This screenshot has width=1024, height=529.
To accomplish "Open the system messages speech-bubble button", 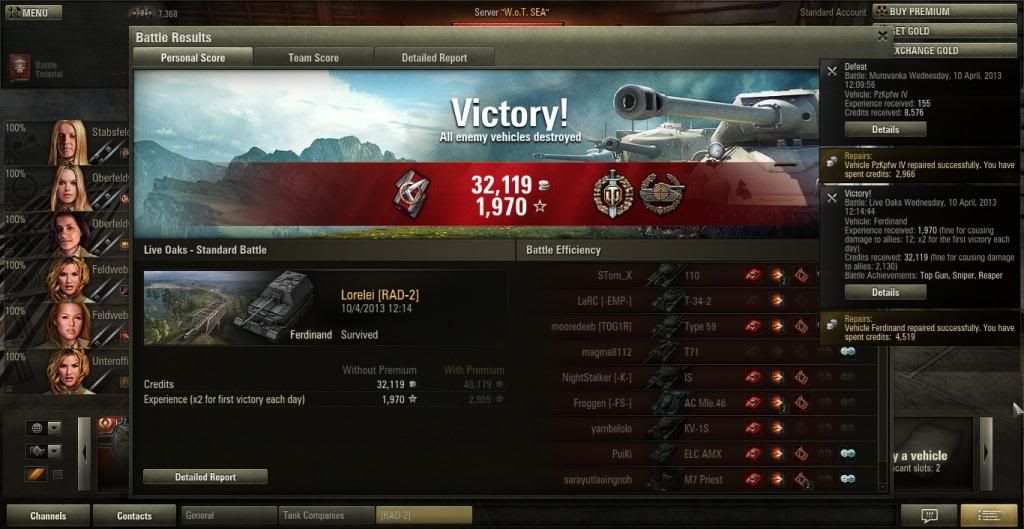I will tap(928, 516).
